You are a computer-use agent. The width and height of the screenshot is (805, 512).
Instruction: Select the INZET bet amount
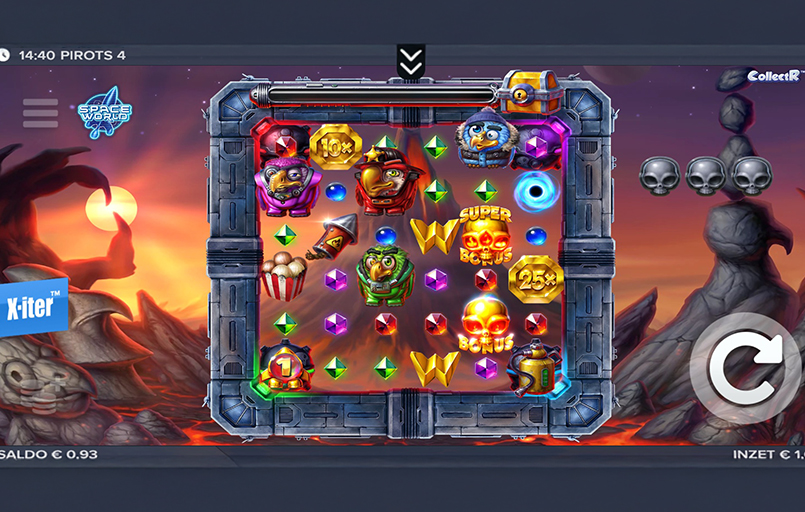(768, 455)
